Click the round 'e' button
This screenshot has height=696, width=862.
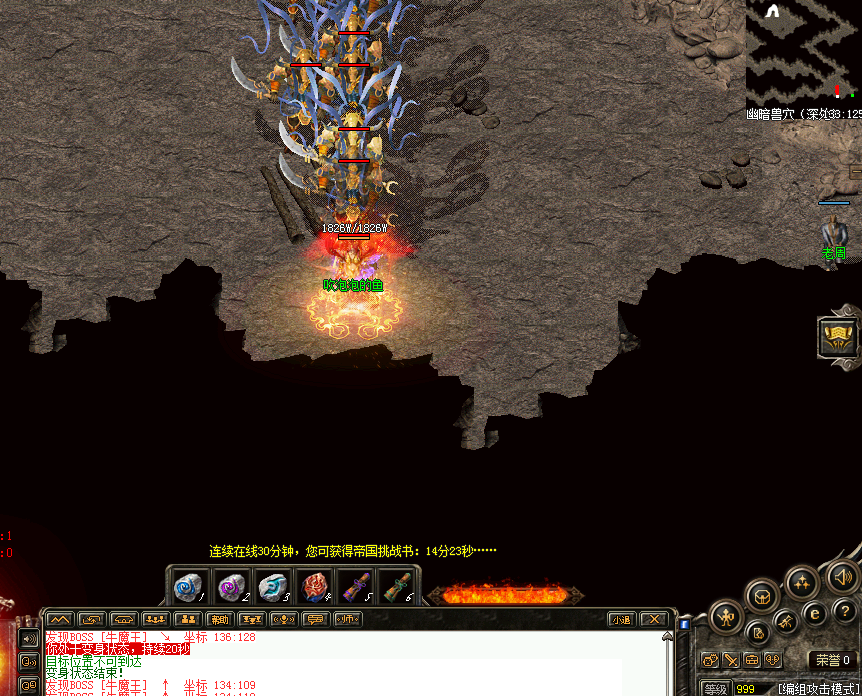815,613
